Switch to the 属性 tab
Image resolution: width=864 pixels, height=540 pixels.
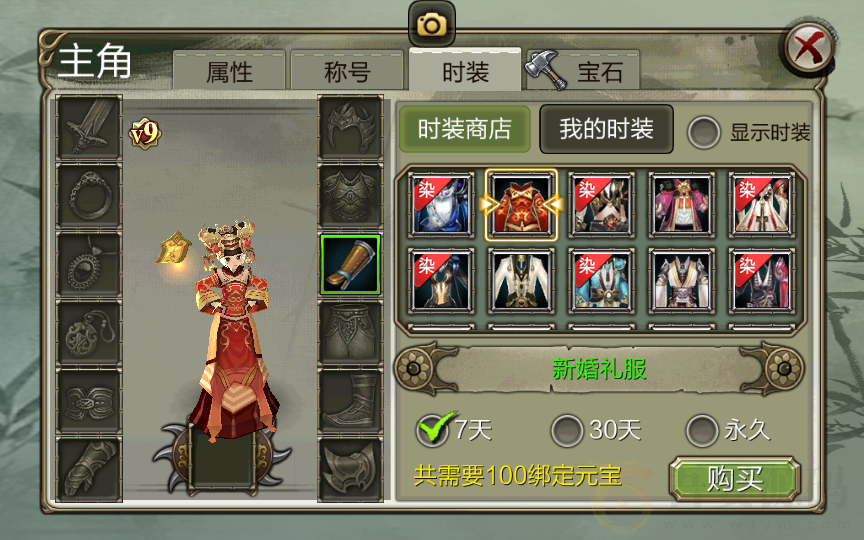(x=229, y=72)
